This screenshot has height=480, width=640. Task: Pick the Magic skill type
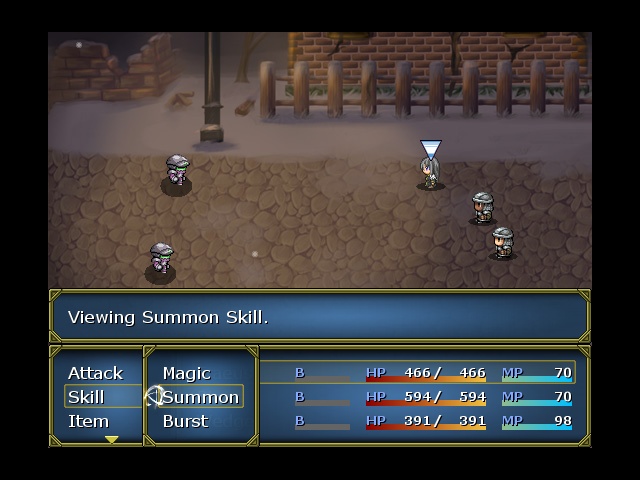(x=187, y=373)
